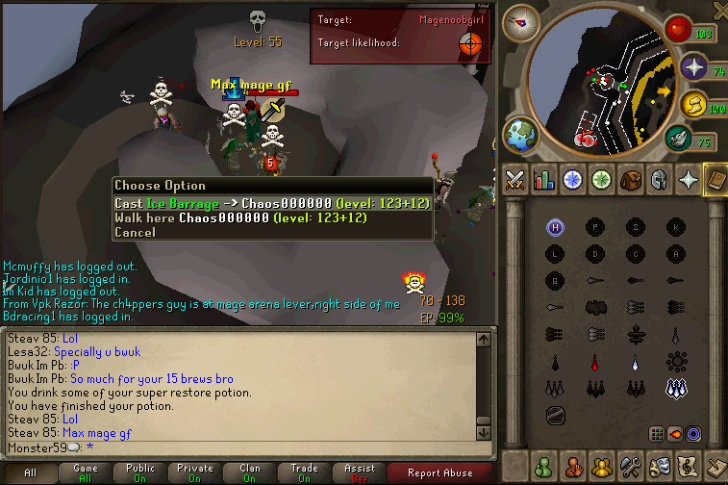728x485 pixels.
Task: Switch to the prayer star tab
Action: [x=689, y=180]
